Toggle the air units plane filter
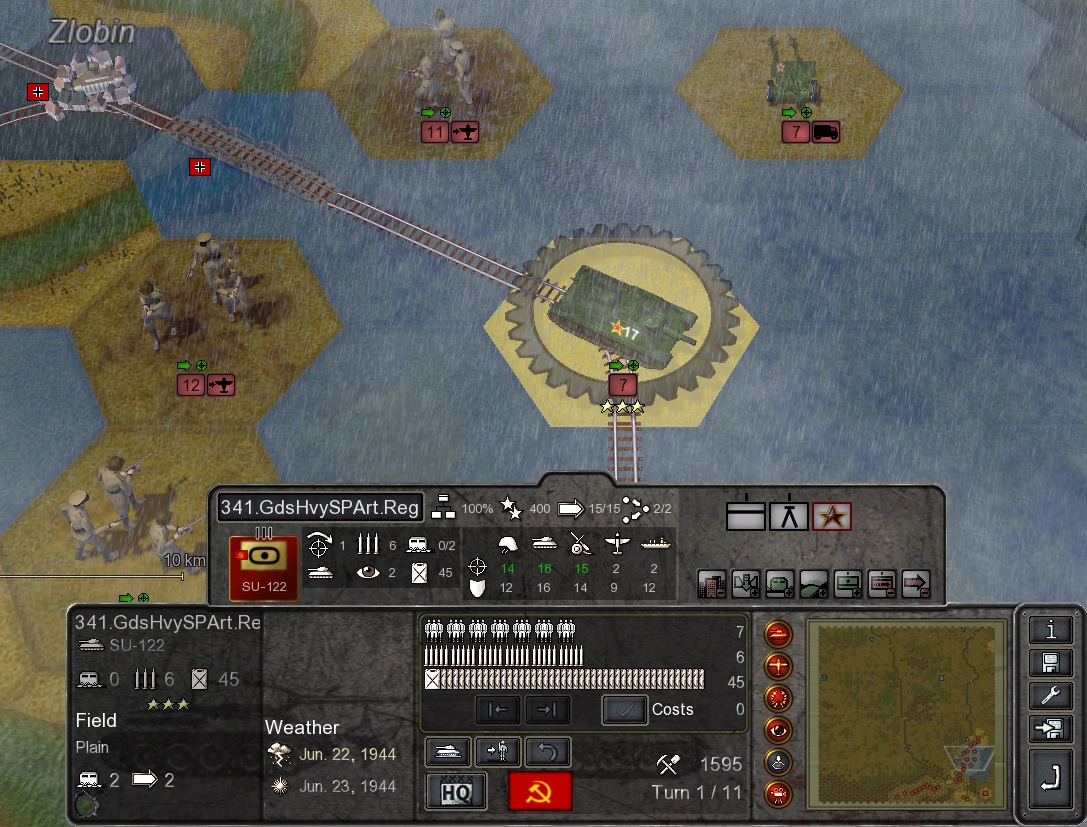1087x827 pixels. (x=778, y=665)
